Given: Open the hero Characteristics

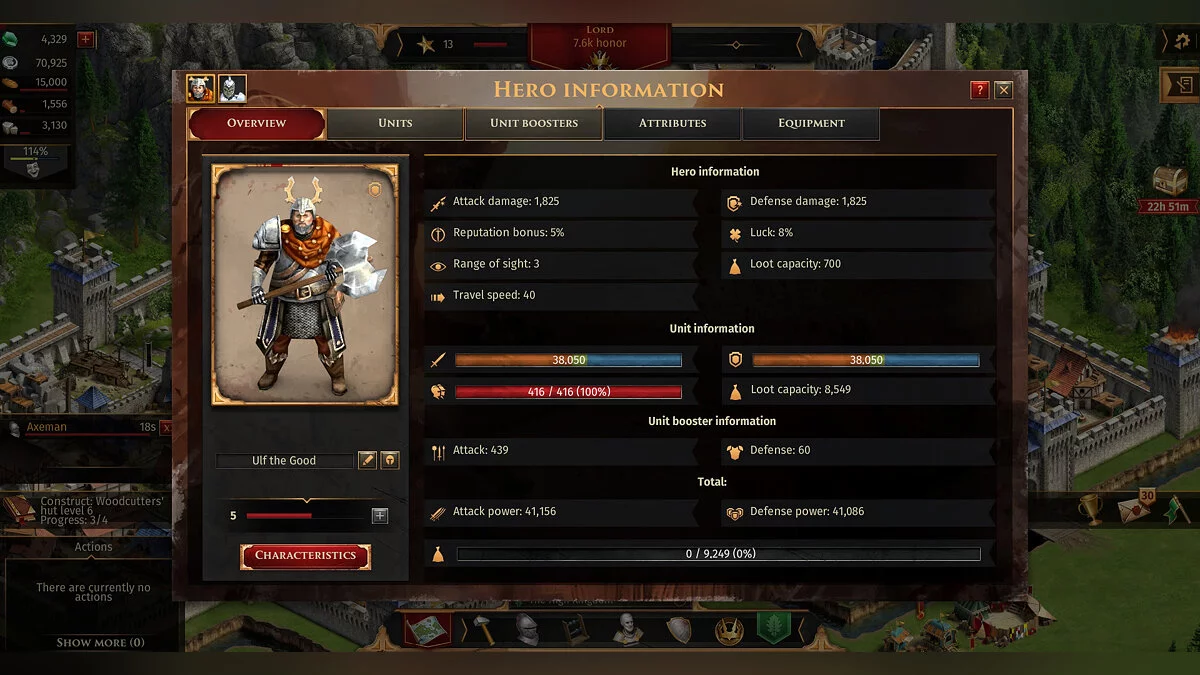Looking at the screenshot, I should pyautogui.click(x=305, y=556).
